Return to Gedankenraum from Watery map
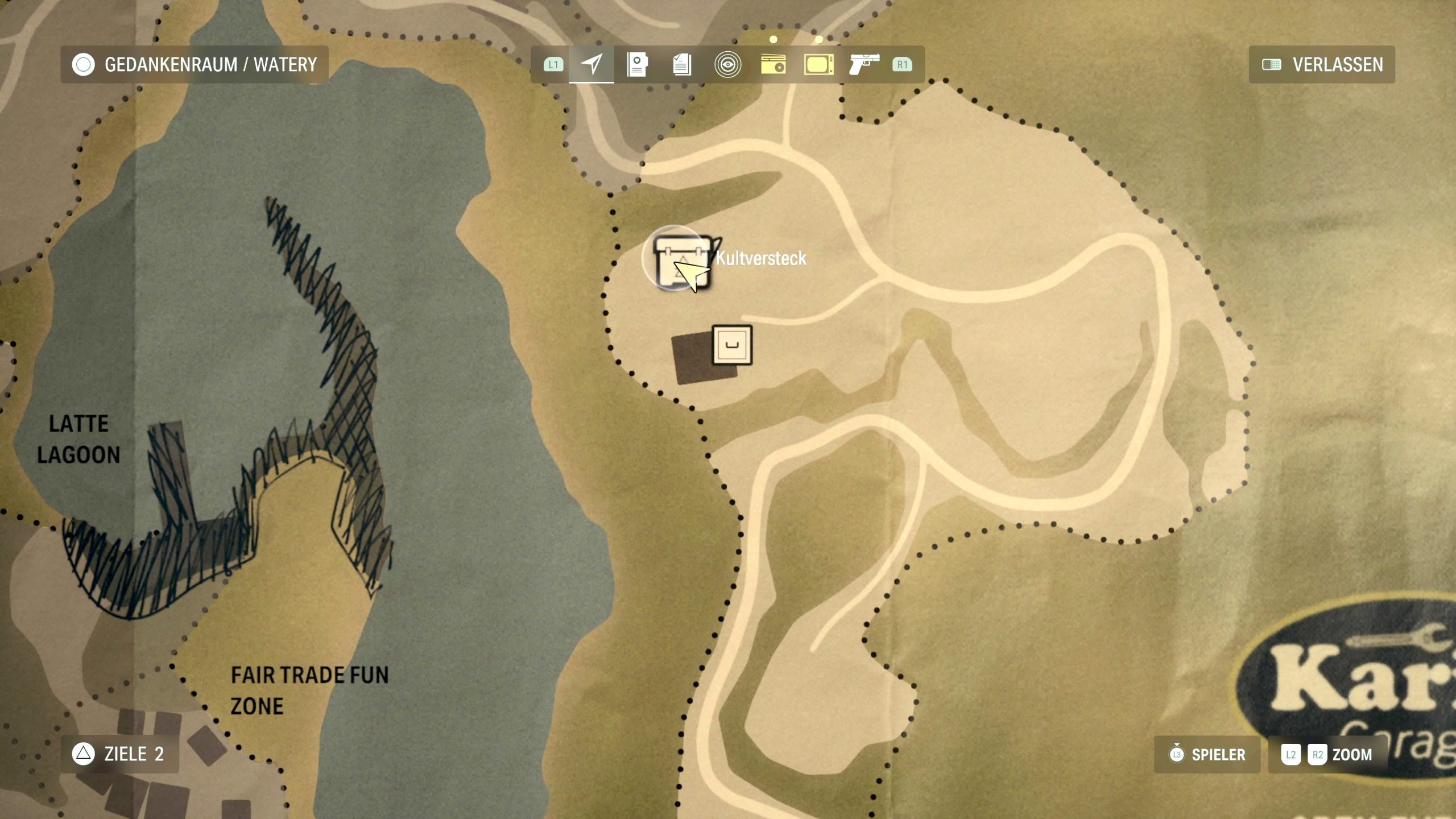Image resolution: width=1456 pixels, height=819 pixels. (x=195, y=64)
